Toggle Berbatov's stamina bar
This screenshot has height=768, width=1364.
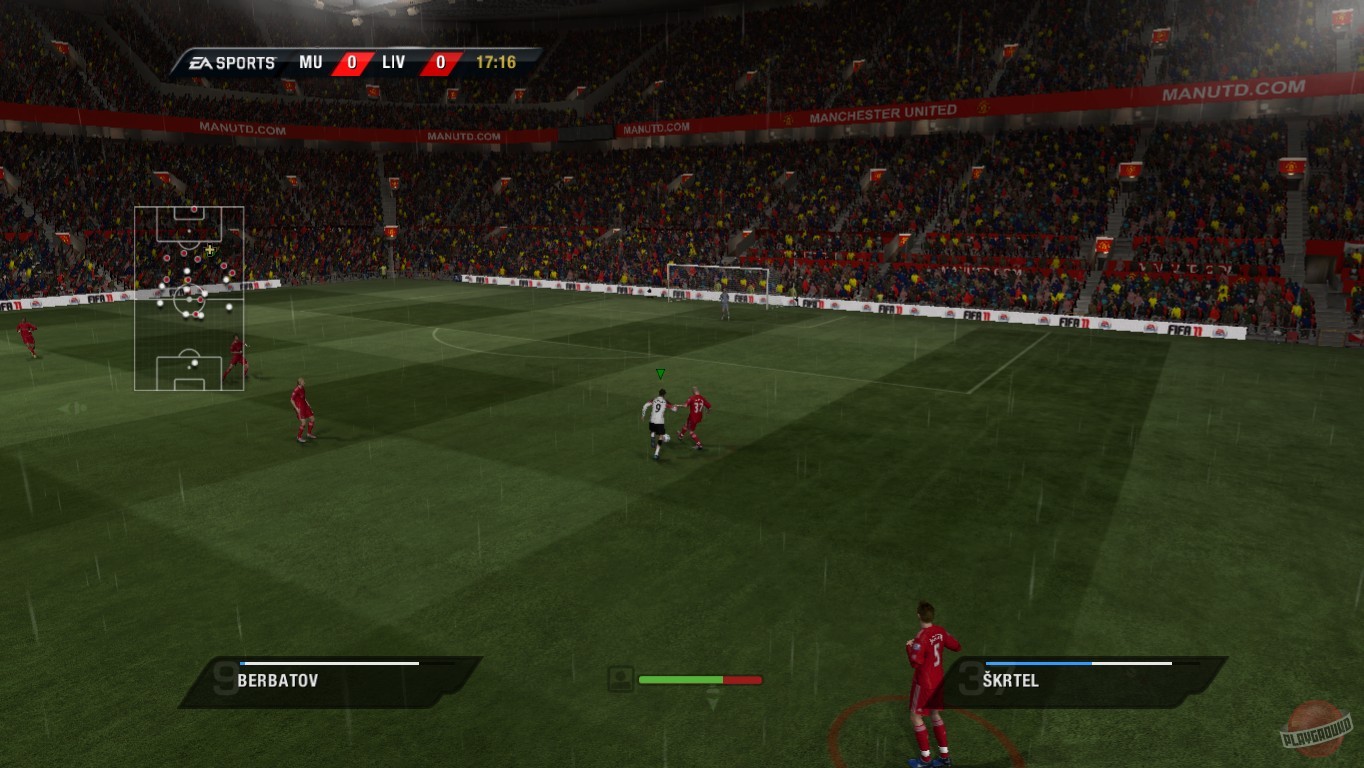[x=330, y=662]
